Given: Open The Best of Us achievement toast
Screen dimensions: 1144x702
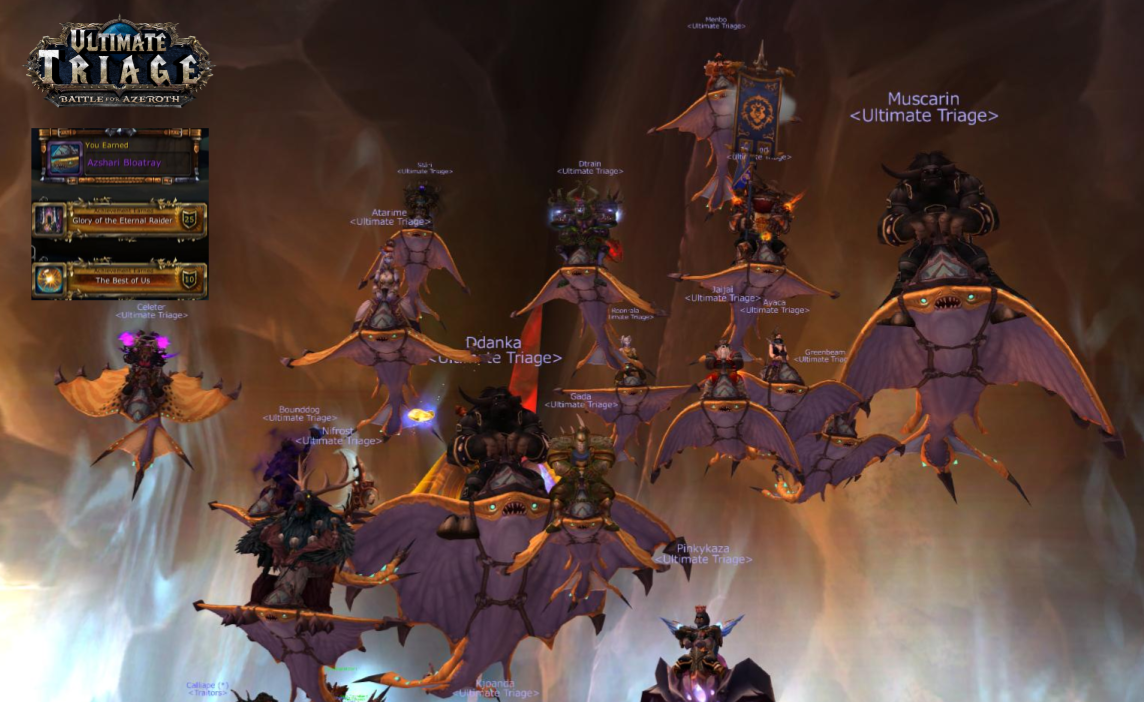Looking at the screenshot, I should click(122, 280).
